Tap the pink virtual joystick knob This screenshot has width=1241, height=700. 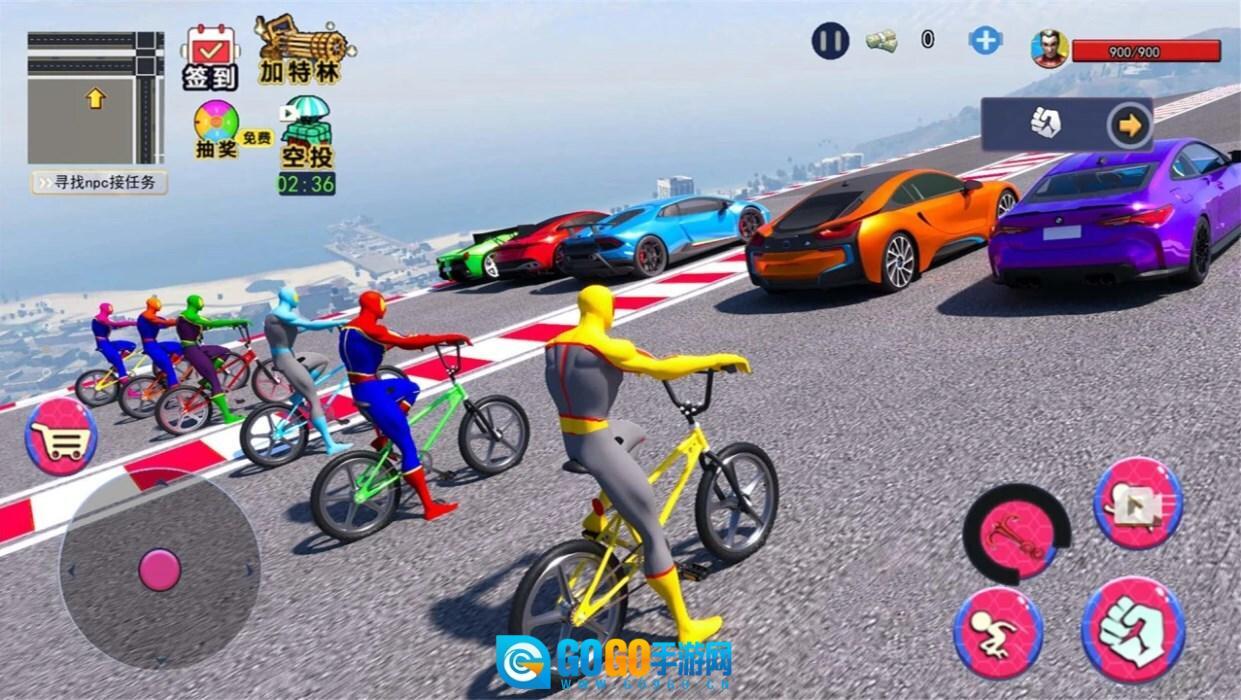tap(159, 569)
